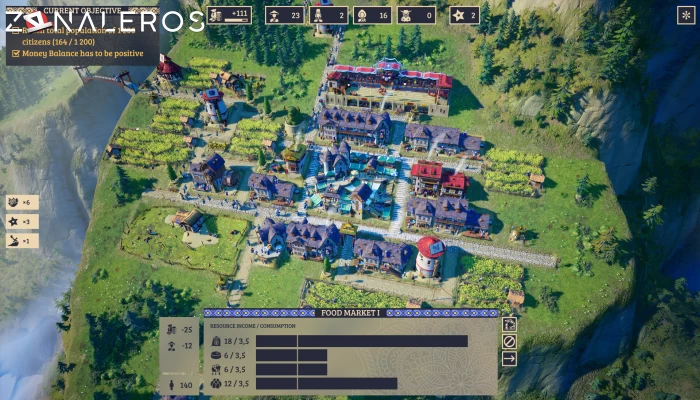
Task: Select the x1 notification badge on the left
Action: (x=22, y=240)
